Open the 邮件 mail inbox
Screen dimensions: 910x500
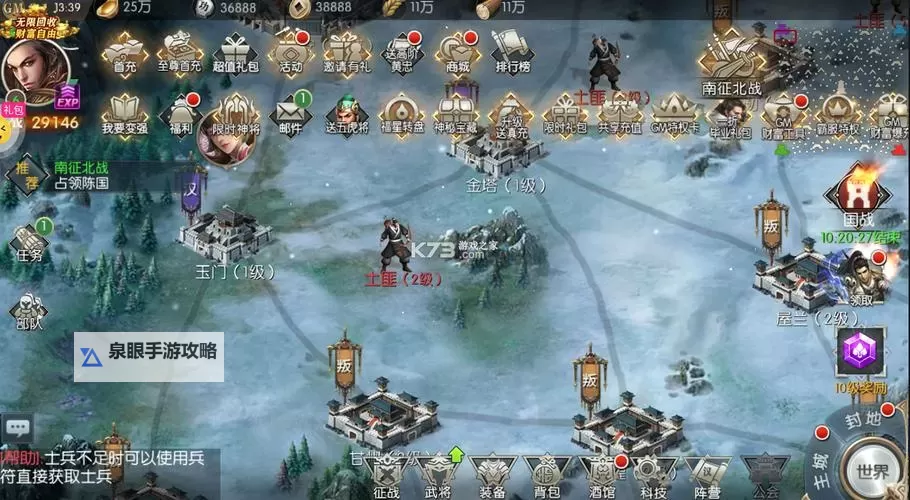click(290, 111)
